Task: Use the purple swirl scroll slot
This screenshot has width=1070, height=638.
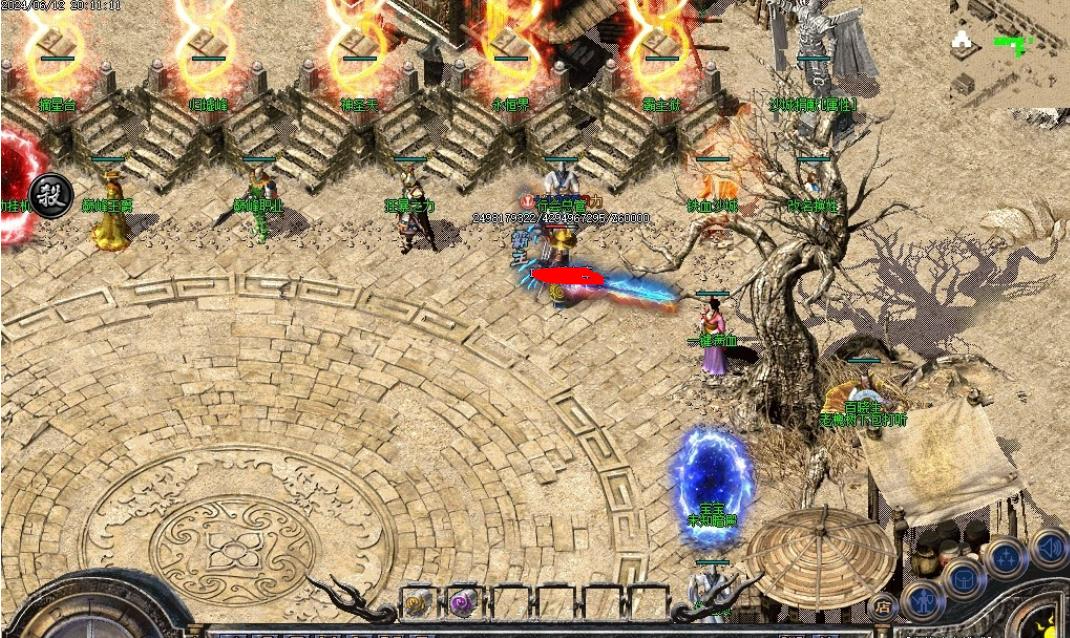Action: (x=463, y=603)
